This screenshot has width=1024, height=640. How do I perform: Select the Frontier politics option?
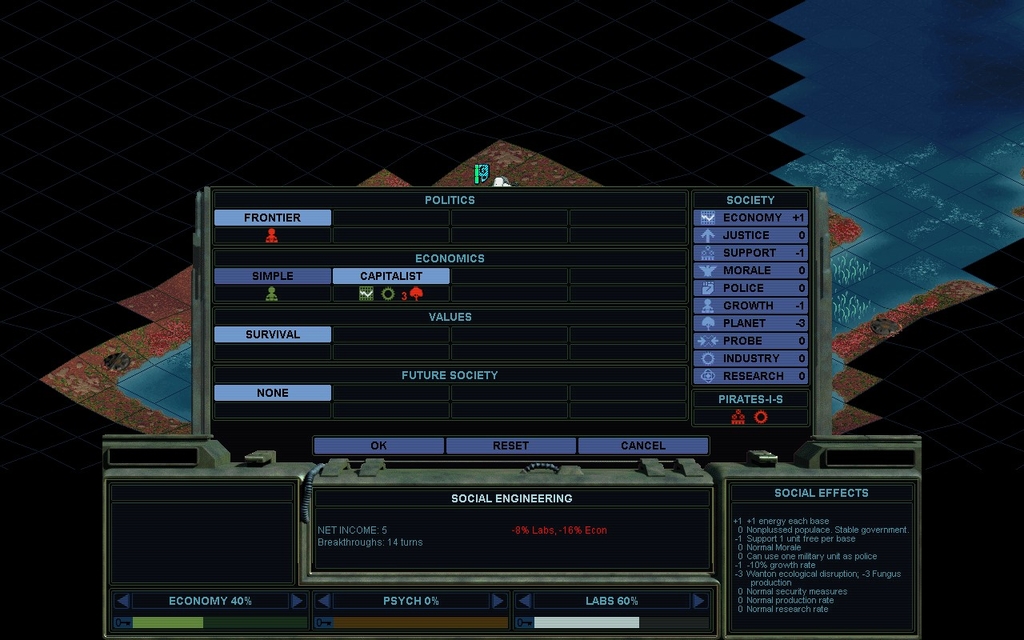pyautogui.click(x=272, y=218)
